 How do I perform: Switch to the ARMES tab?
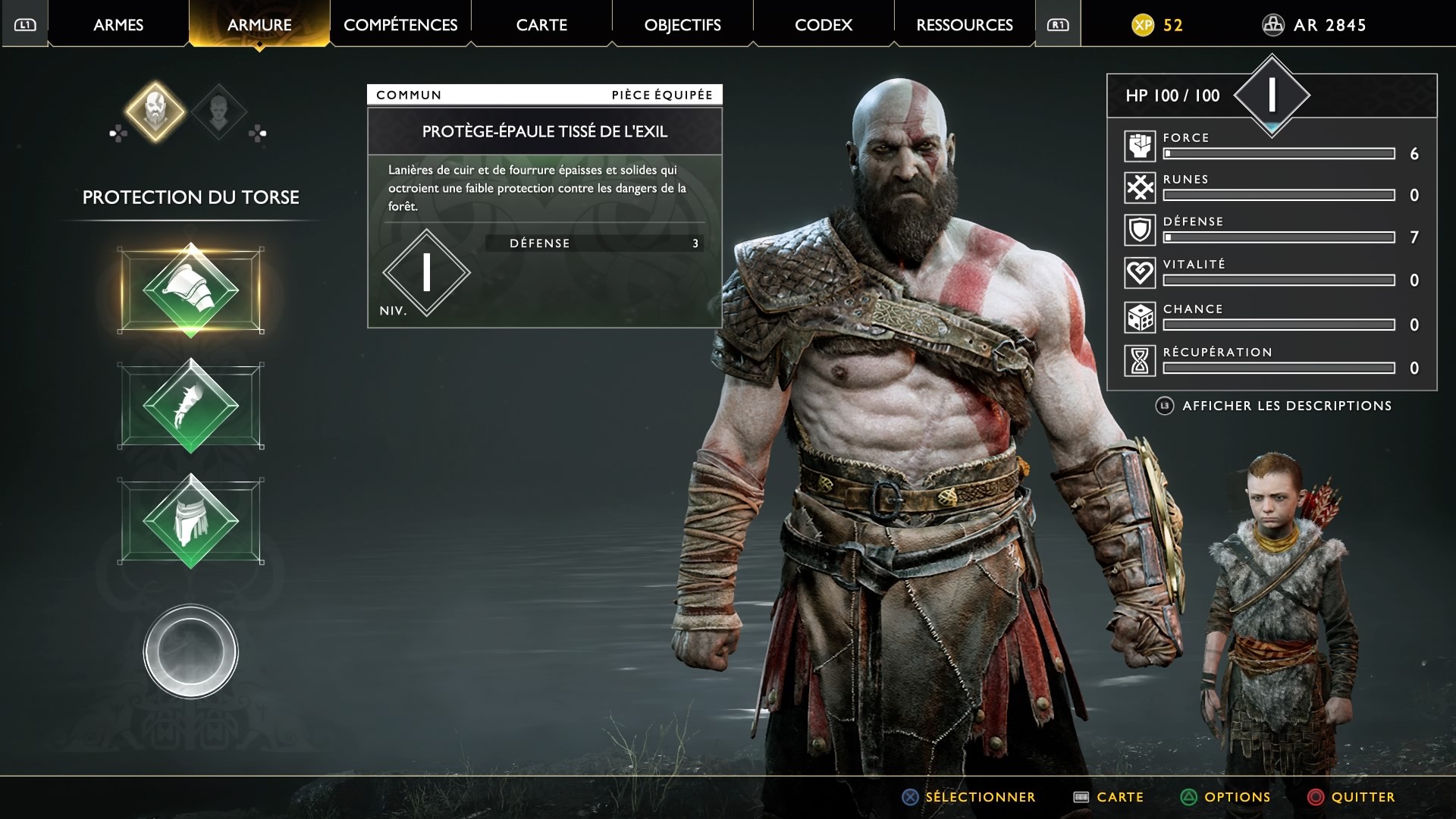coord(118,25)
